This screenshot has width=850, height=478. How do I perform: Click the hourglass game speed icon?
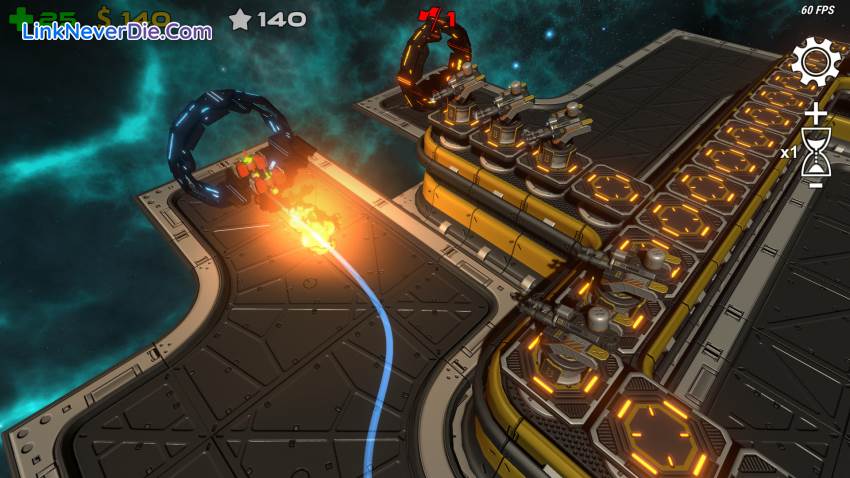tap(816, 151)
